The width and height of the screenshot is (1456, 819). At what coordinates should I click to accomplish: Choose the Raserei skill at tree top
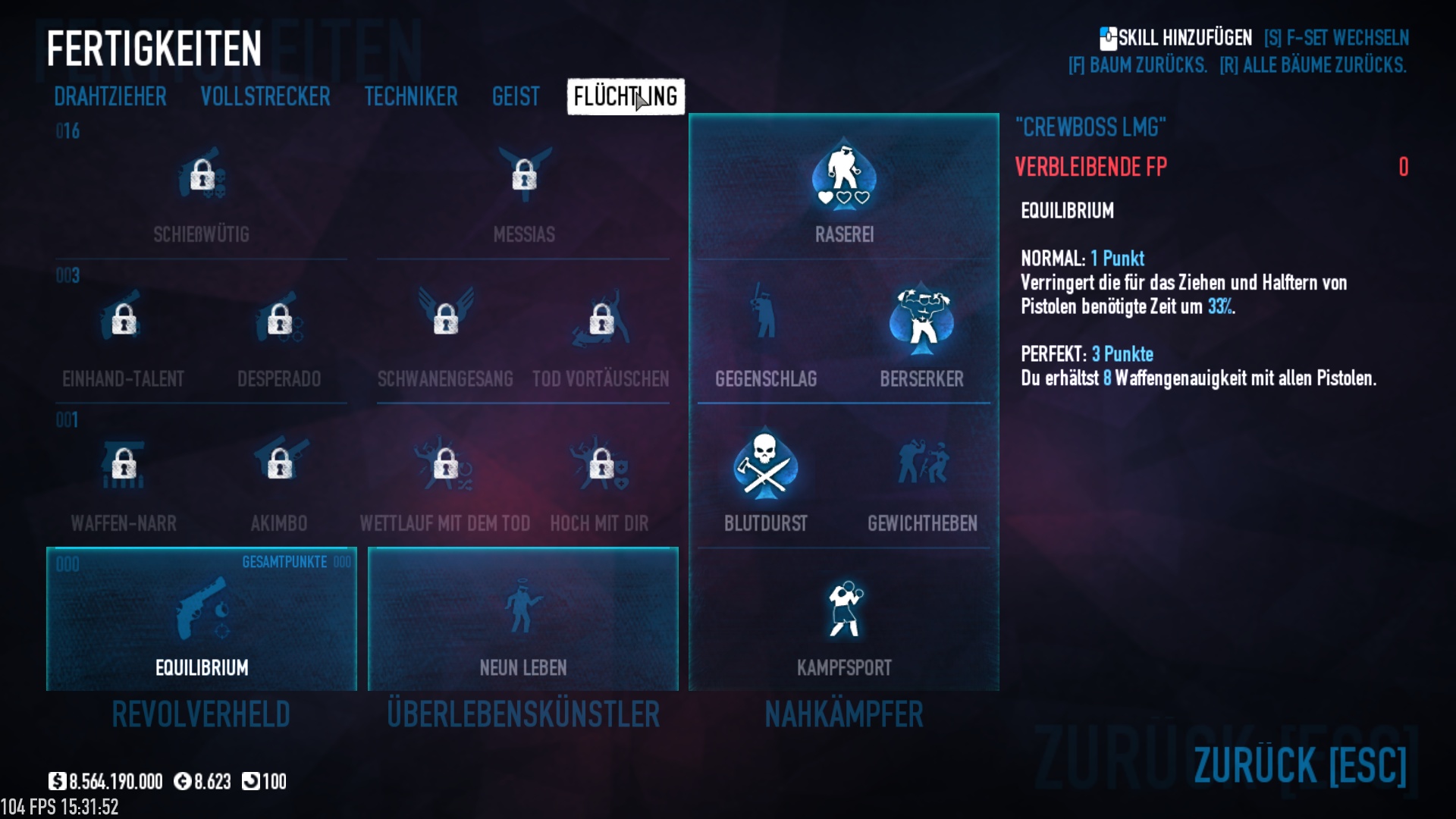[844, 176]
